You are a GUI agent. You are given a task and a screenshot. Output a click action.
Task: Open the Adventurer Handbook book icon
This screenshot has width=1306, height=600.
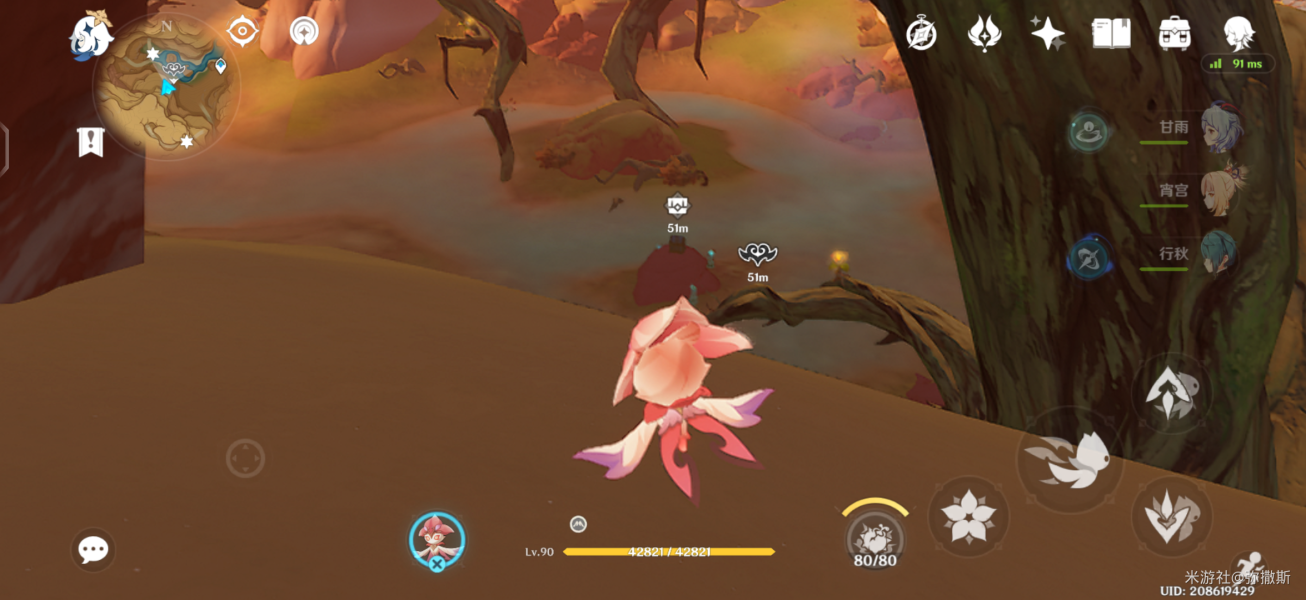[x=1111, y=34]
